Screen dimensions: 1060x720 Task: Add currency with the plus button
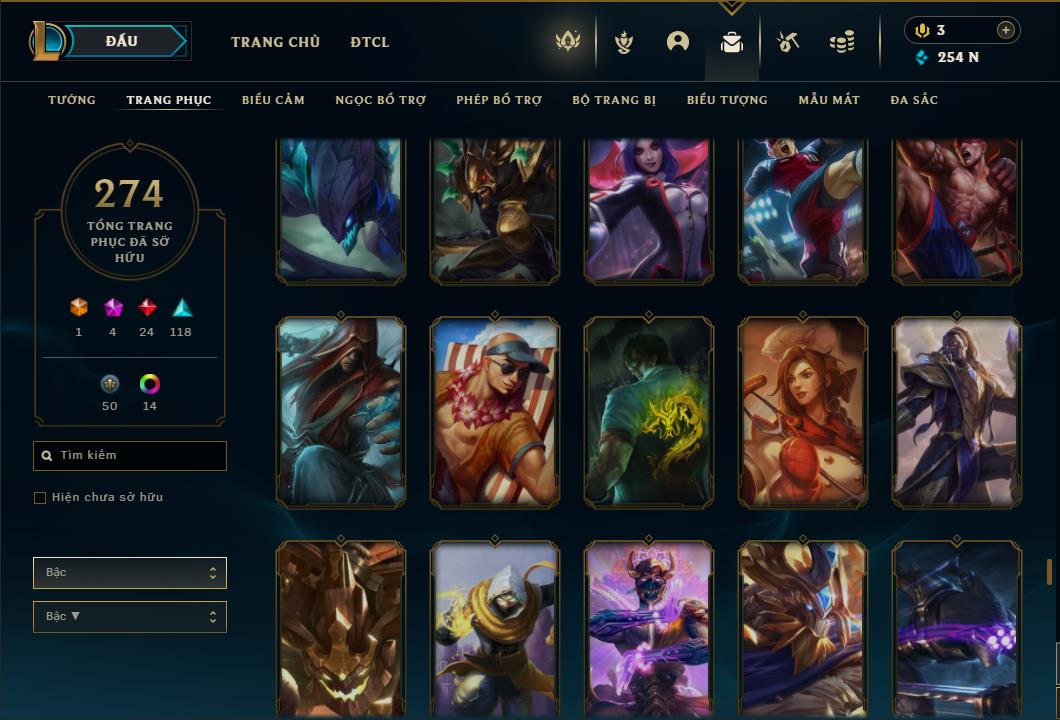pyautogui.click(x=1005, y=30)
